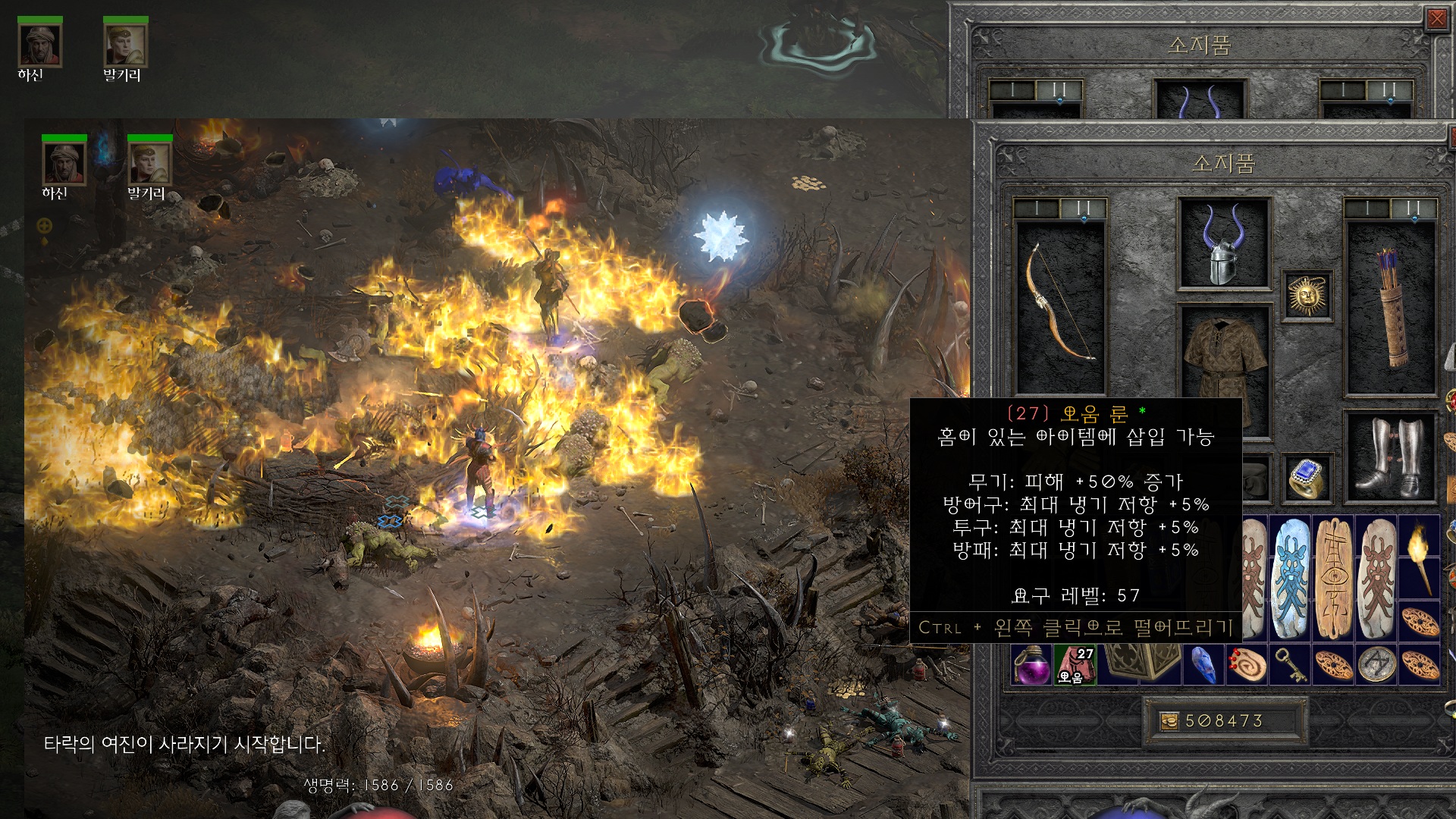Pick up the brass key
The width and height of the screenshot is (1456, 819).
pyautogui.click(x=1290, y=664)
